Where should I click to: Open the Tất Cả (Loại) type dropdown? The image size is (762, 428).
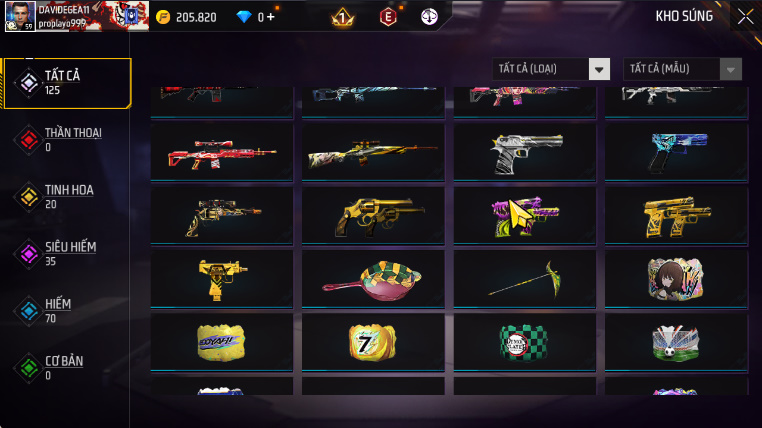(x=552, y=69)
